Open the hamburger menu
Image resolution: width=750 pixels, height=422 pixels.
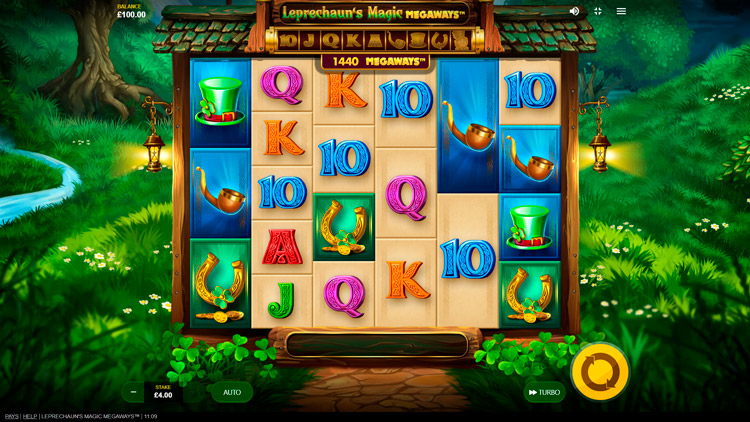pos(621,11)
